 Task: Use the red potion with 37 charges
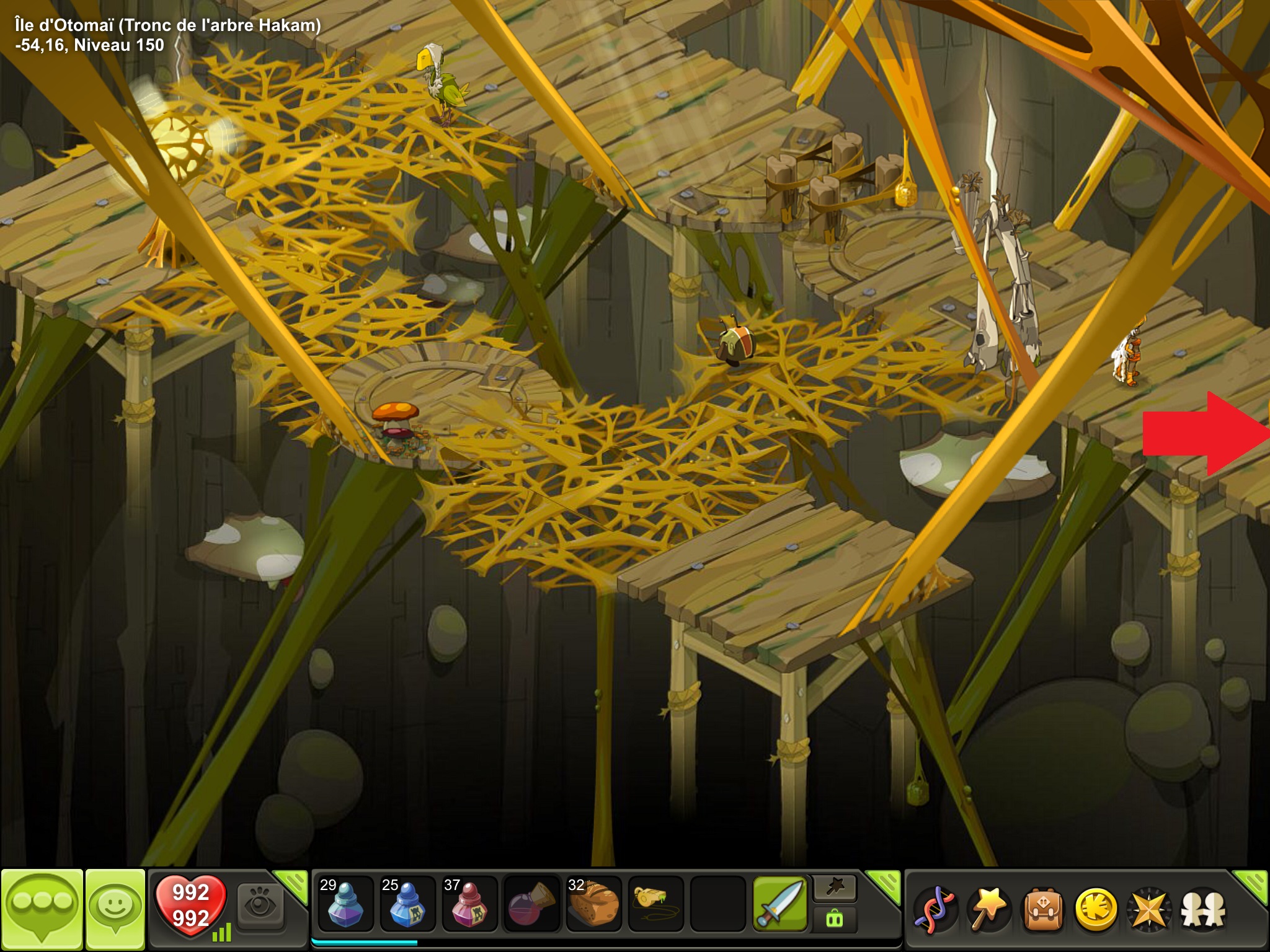[x=469, y=904]
